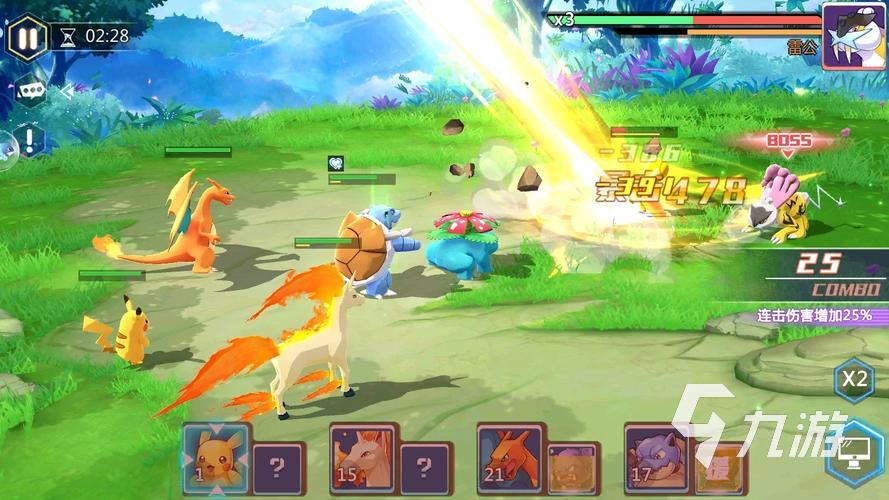Click the exclamation mark alert icon
The height and width of the screenshot is (500, 889).
point(31,140)
